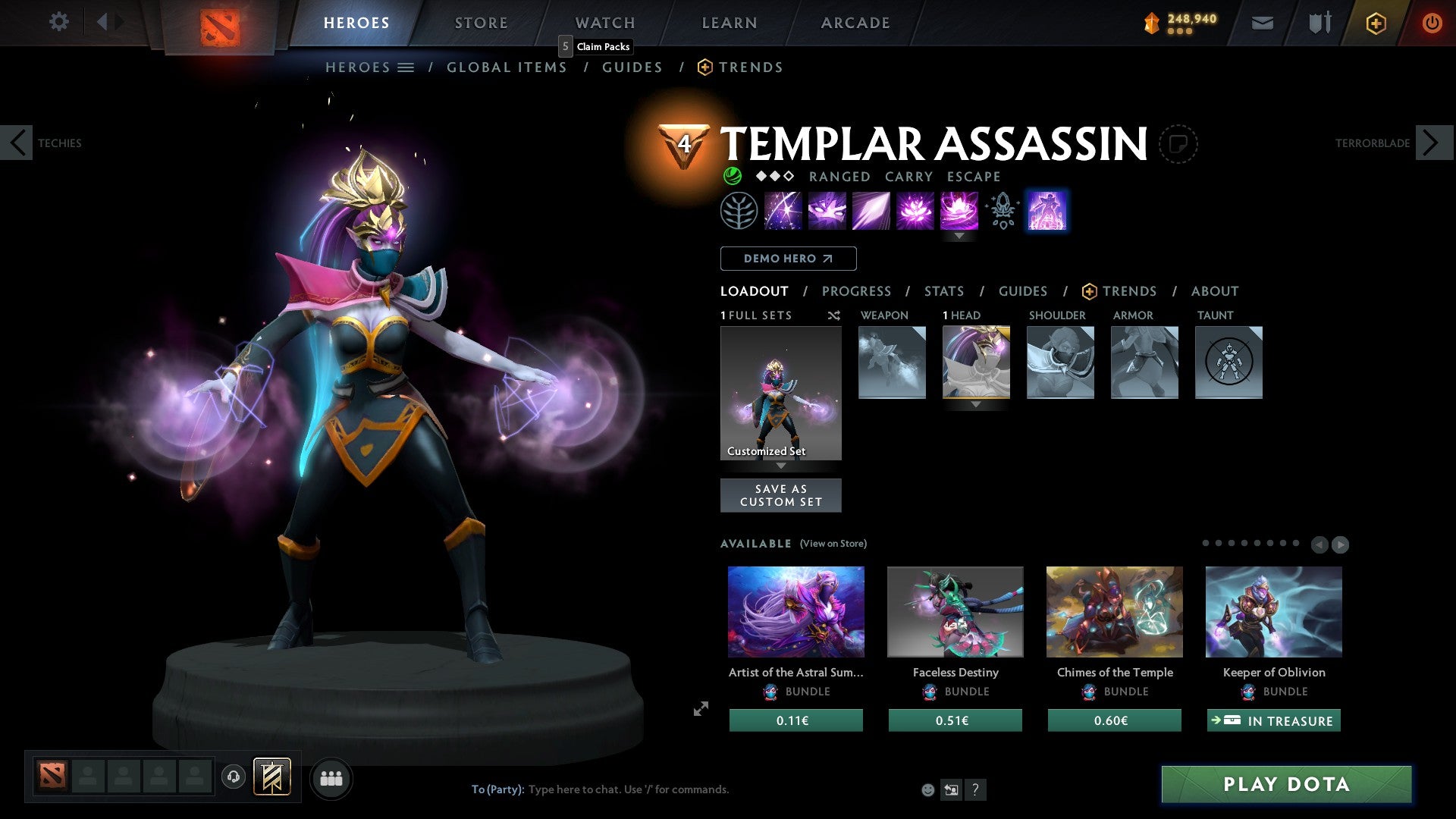Select the Refraction ability icon

[x=782, y=211]
